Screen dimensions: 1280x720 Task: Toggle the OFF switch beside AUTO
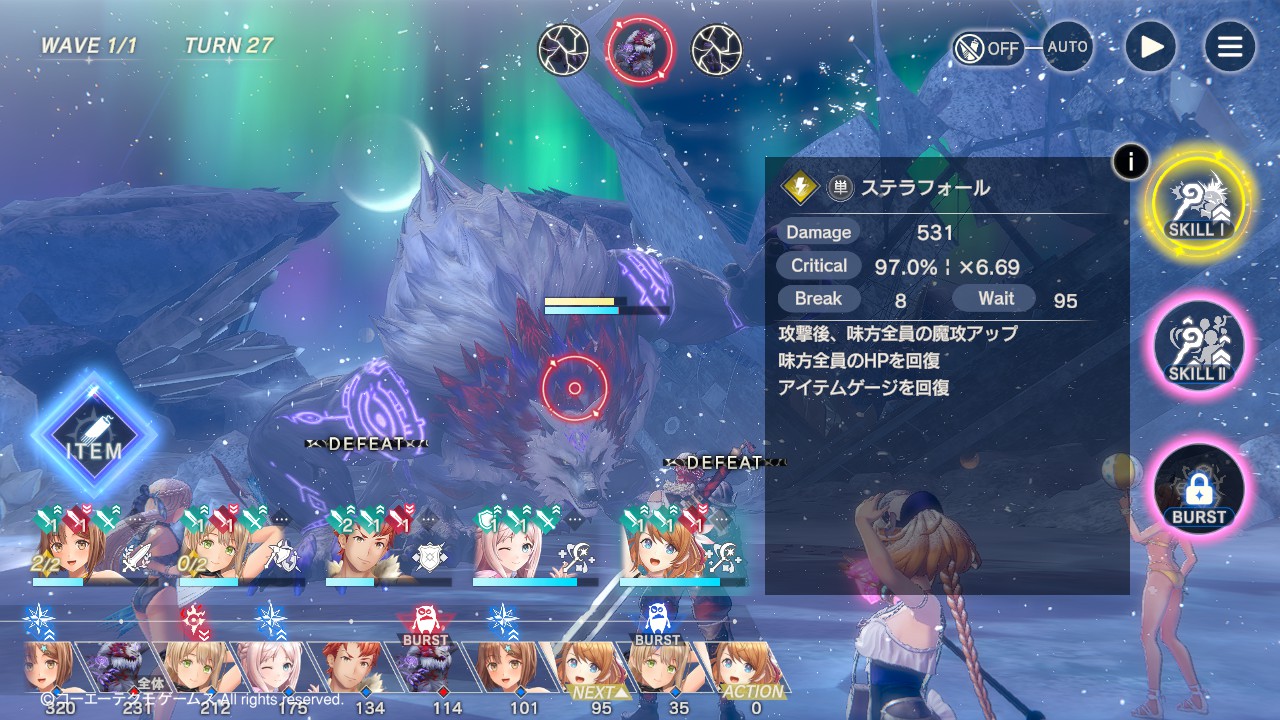click(988, 48)
